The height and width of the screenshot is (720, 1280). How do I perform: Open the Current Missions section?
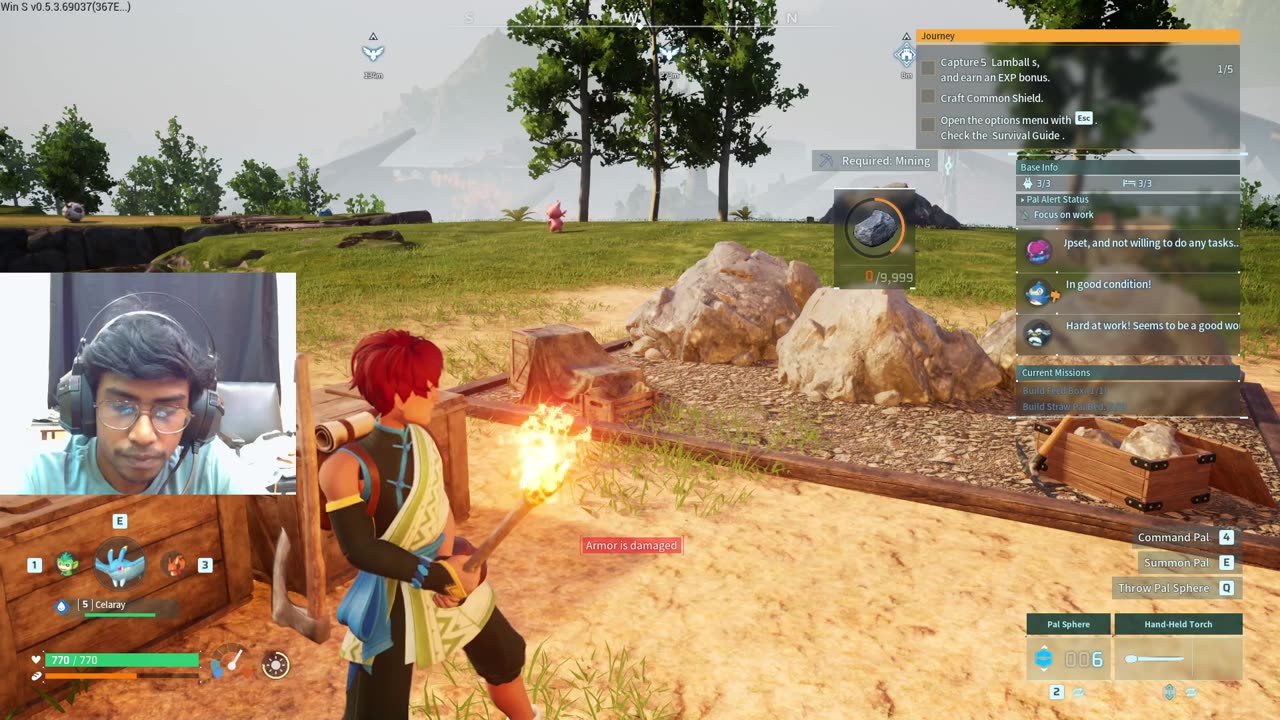[x=1128, y=373]
